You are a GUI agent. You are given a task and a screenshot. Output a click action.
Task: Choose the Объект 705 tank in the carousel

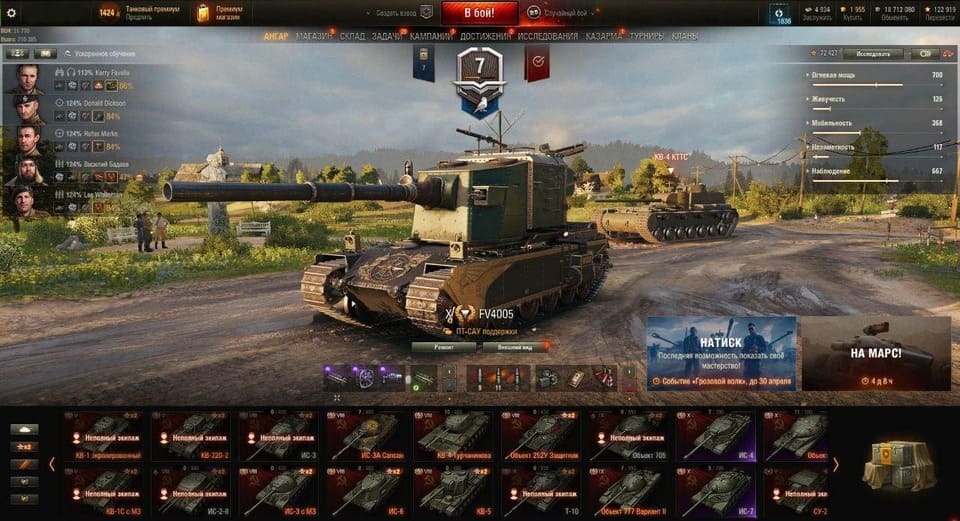coord(629,435)
